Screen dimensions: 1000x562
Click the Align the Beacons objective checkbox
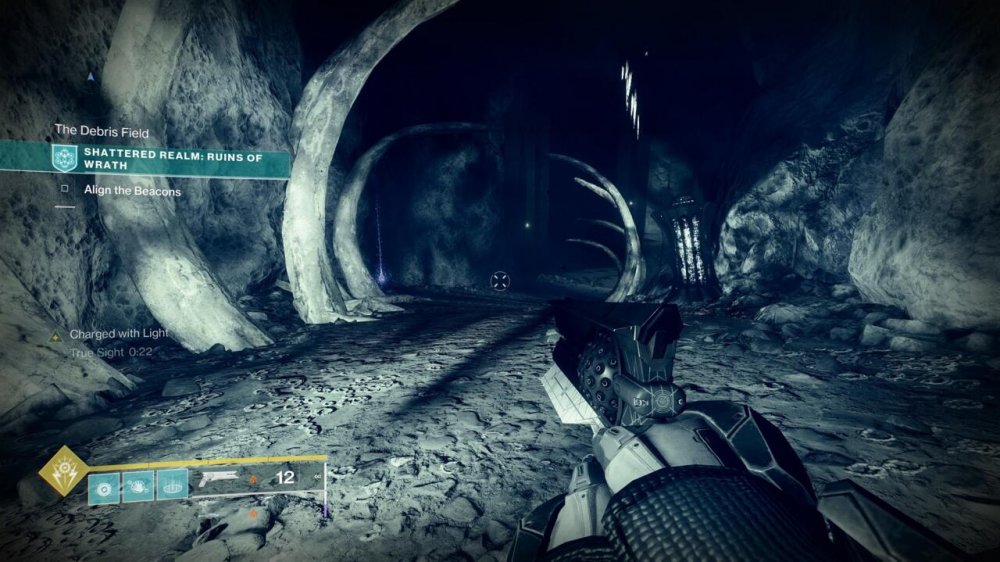pyautogui.click(x=65, y=190)
